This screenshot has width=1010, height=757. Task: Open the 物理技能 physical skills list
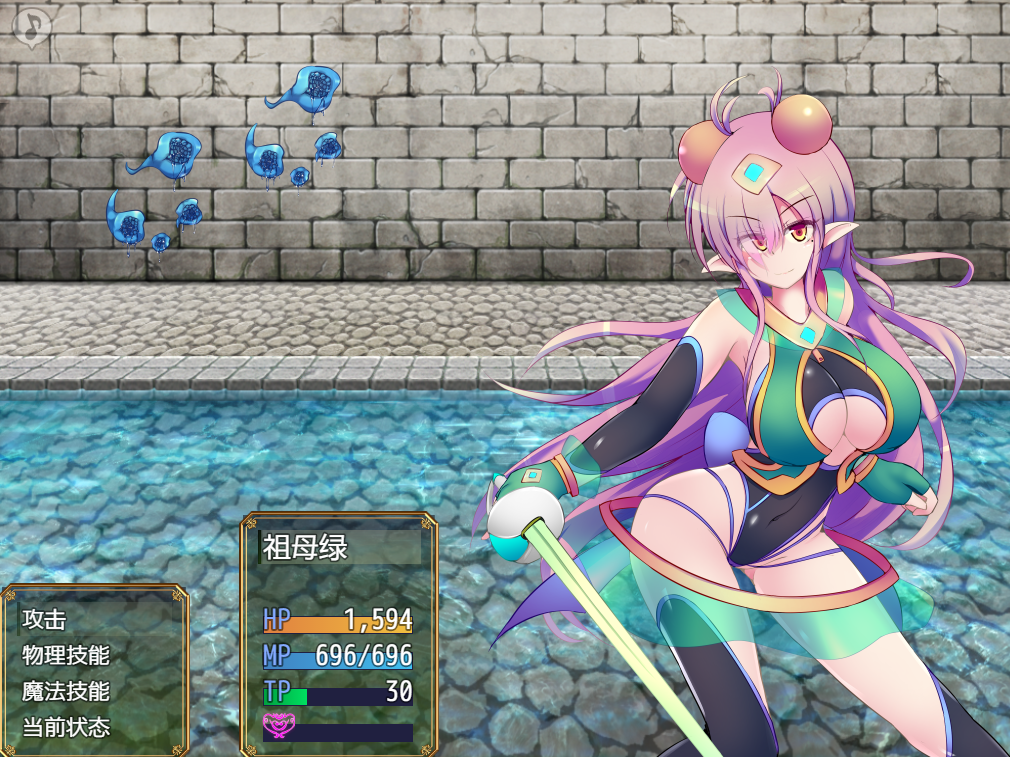pyautogui.click(x=66, y=656)
